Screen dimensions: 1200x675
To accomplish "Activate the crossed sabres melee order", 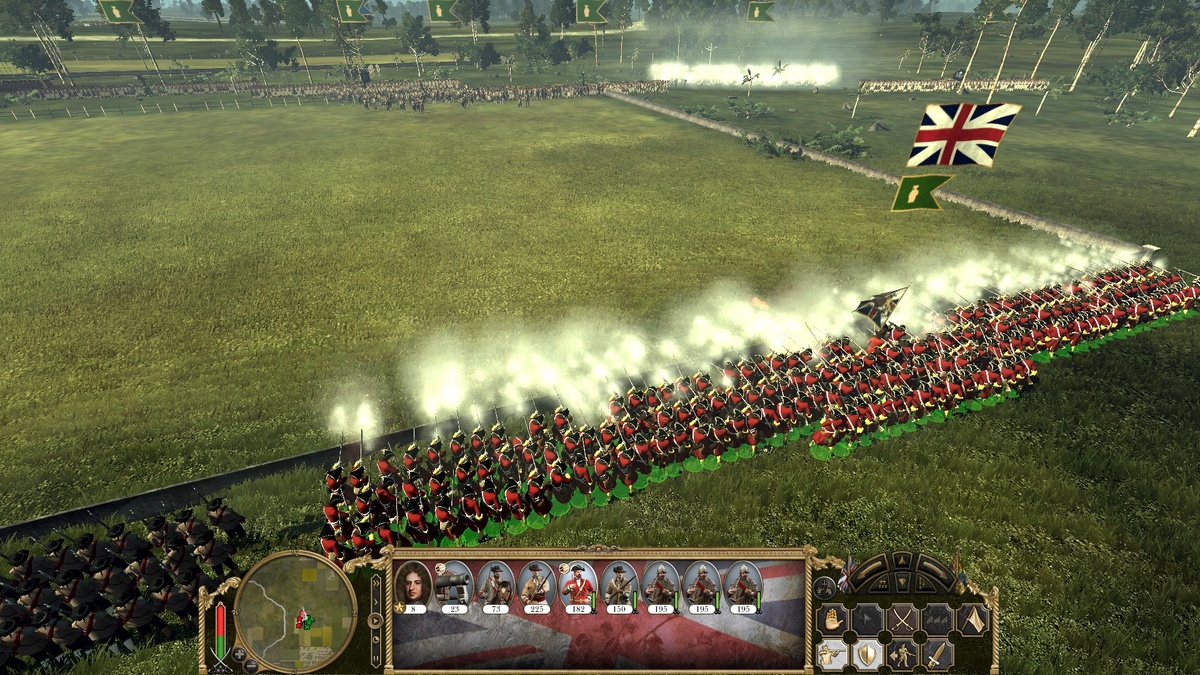I will coord(902,620).
